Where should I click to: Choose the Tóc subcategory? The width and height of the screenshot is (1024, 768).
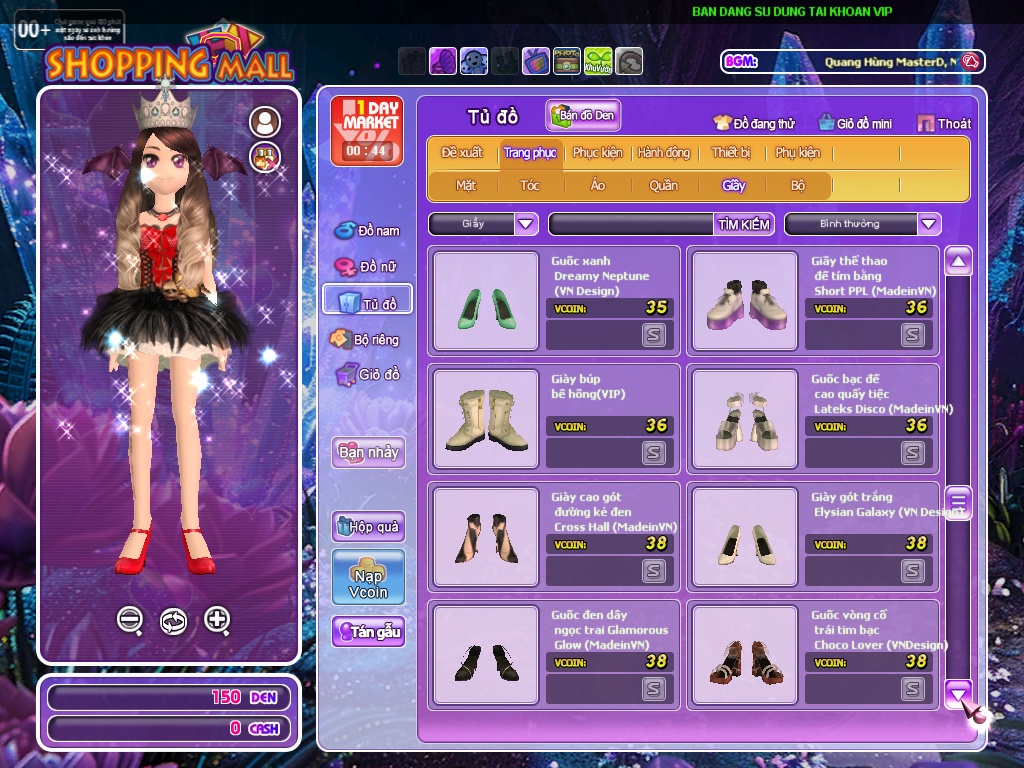(529, 185)
